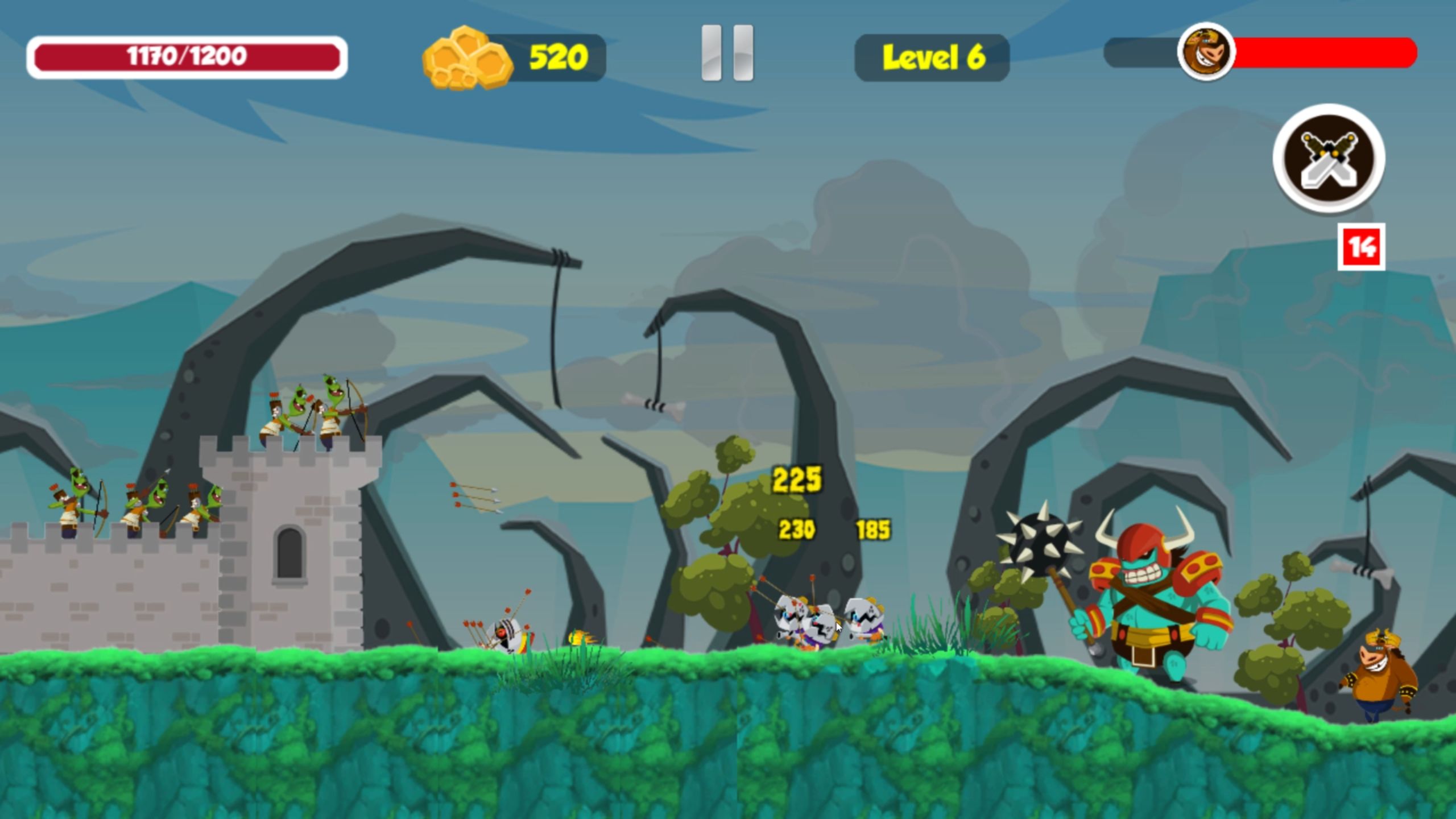Pause the game with the pause button
The height and width of the screenshot is (819, 1456).
(x=727, y=53)
